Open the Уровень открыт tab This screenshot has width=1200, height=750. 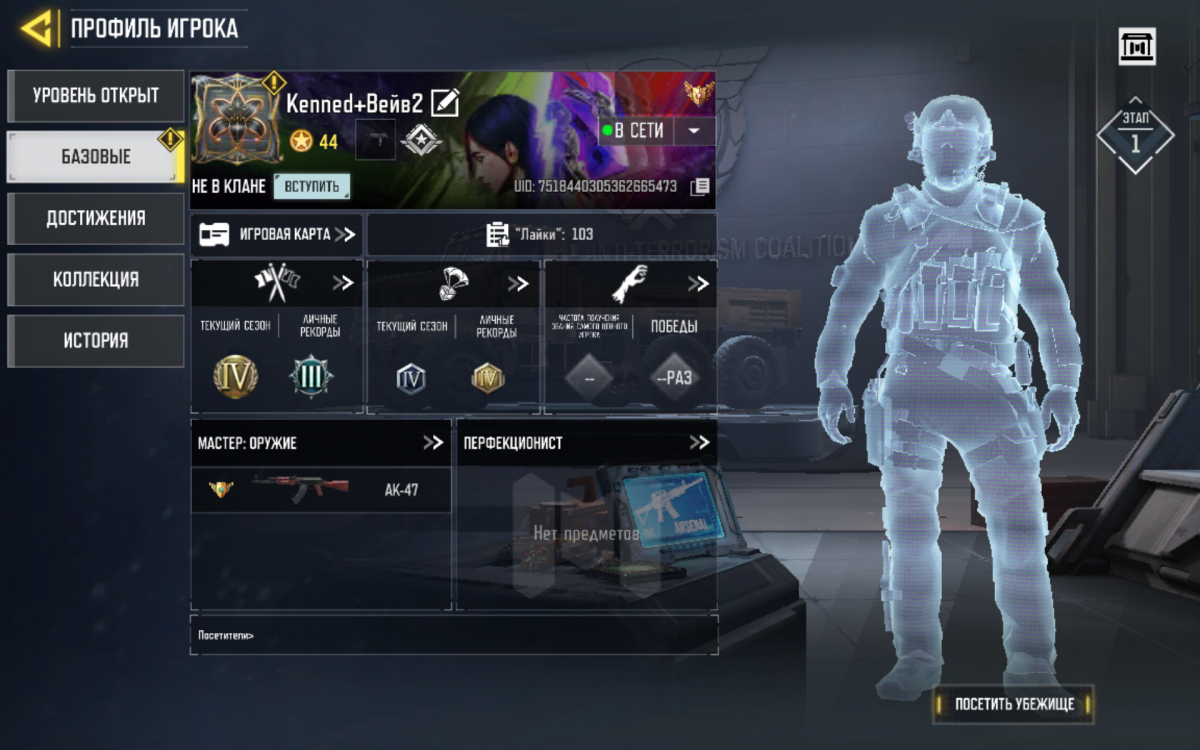(x=96, y=96)
